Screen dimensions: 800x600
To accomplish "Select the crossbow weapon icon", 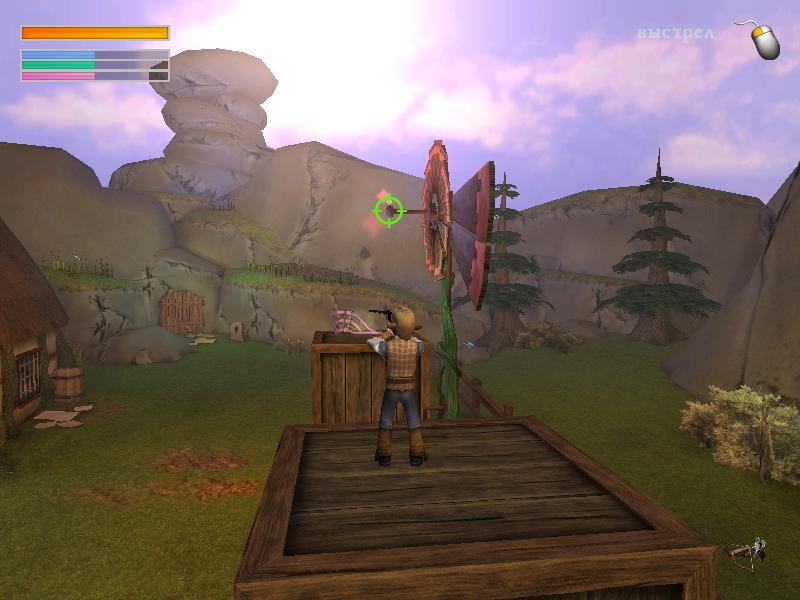I will 746,550.
